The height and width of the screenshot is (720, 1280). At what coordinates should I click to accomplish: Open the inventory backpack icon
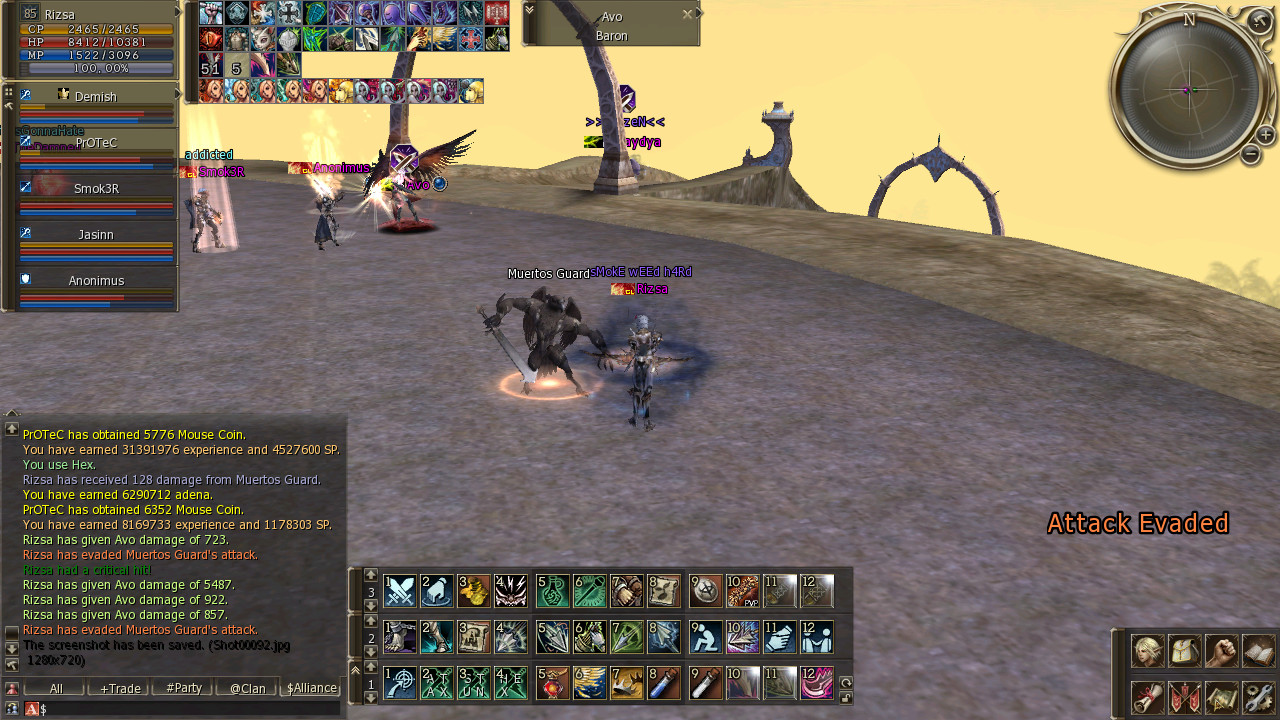click(x=1185, y=651)
